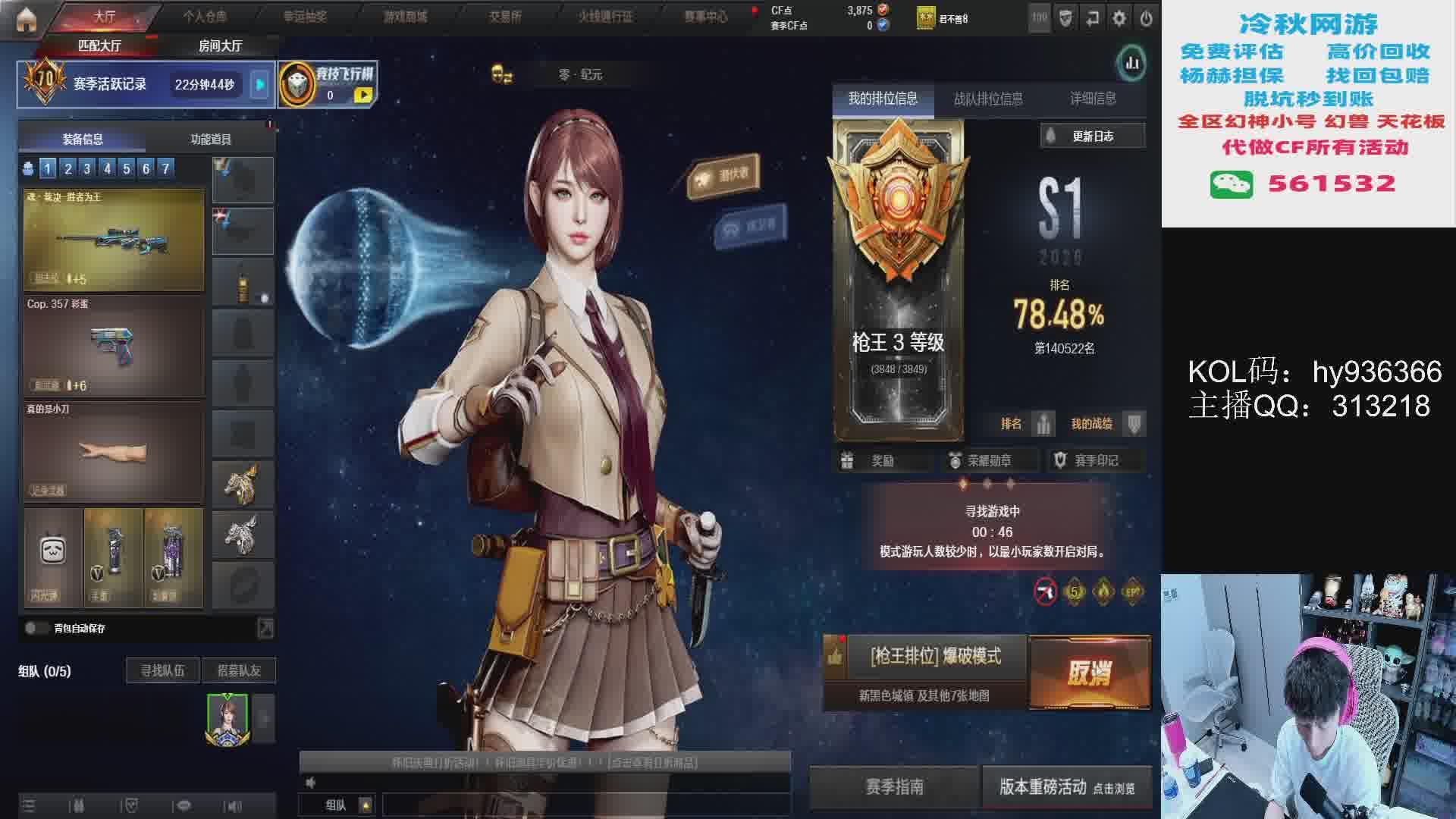Select backpack number 3

click(87, 168)
